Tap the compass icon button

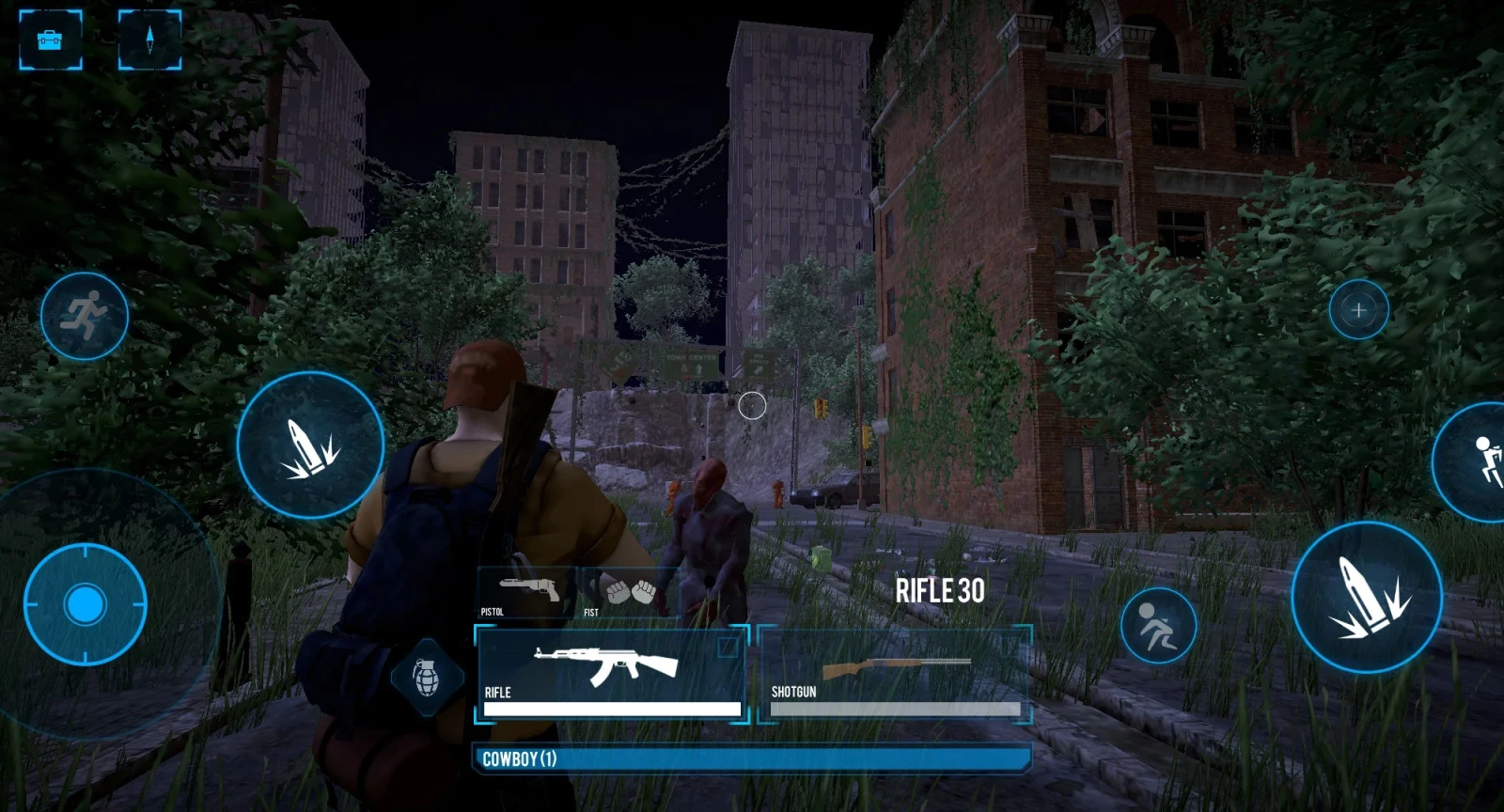(149, 39)
